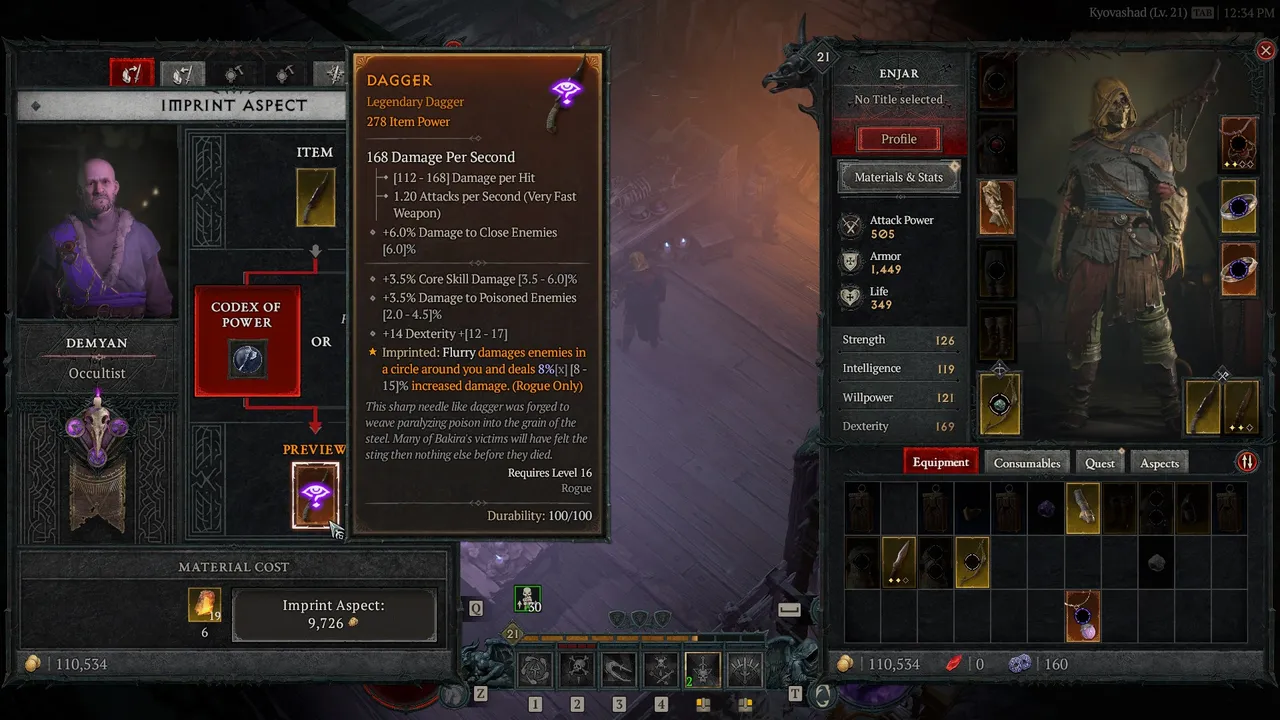
Task: Select the dagger in the Item slot
Action: (x=315, y=196)
